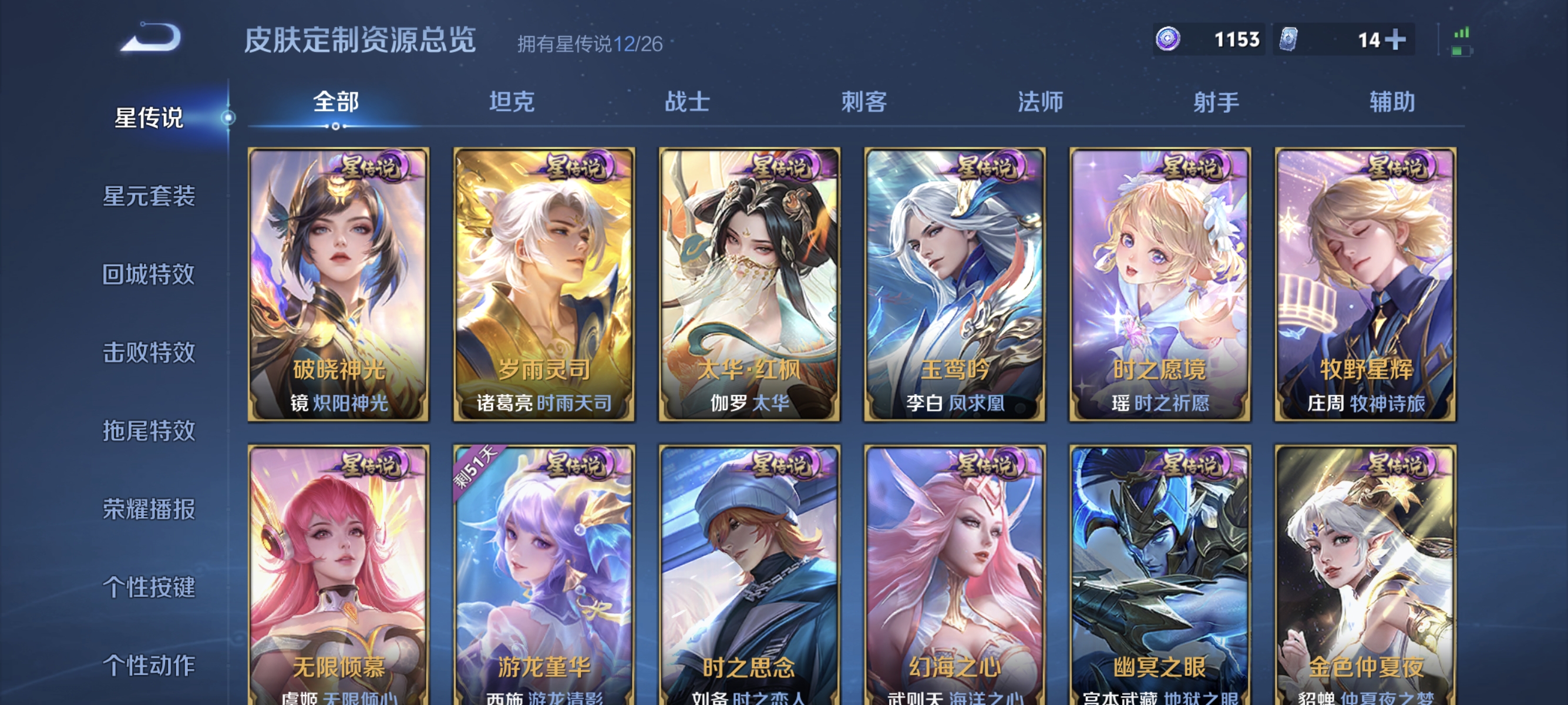Viewport: 1568px width, 705px height.
Task: Select the 刺客 category tab
Action: coord(864,102)
